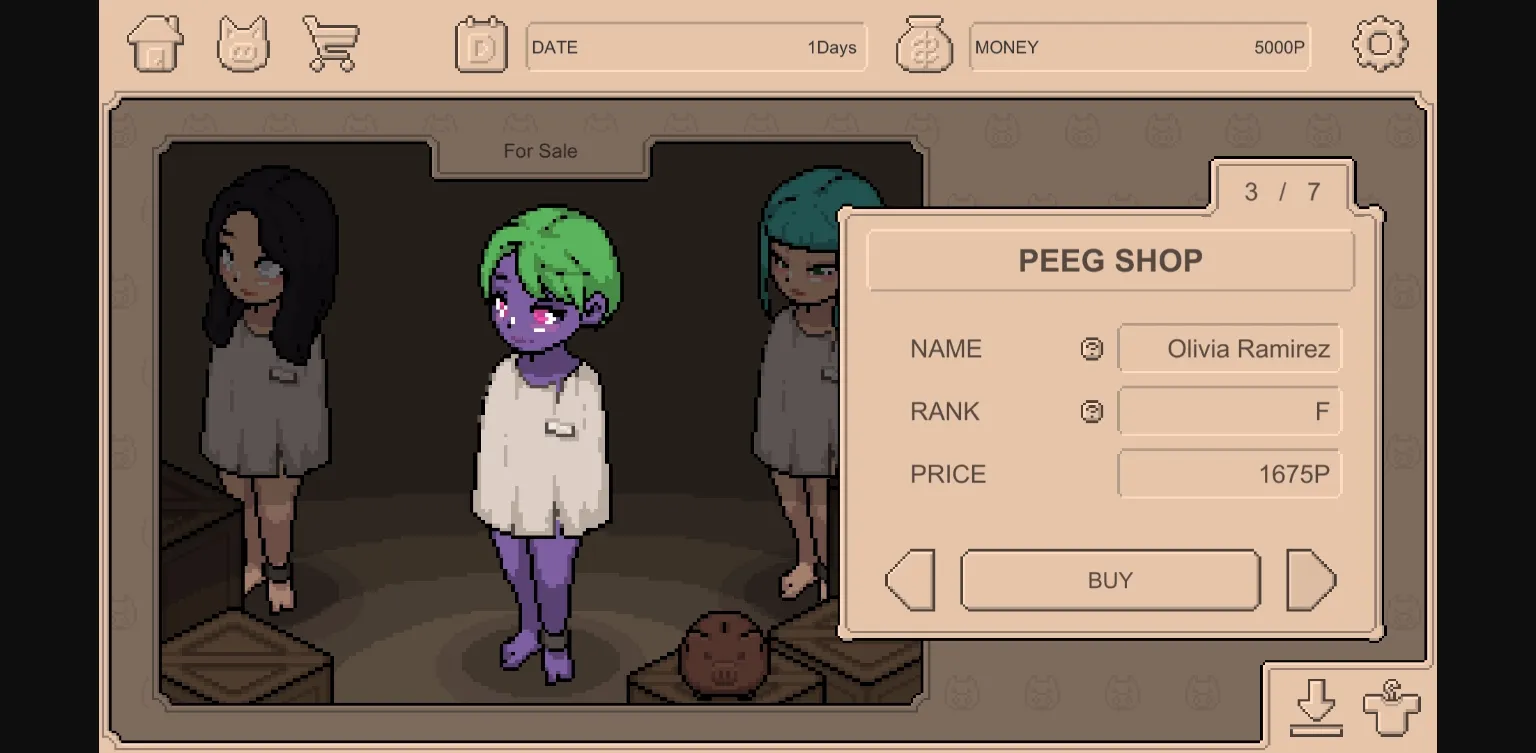The height and width of the screenshot is (753, 1536).
Task: Click the help icon next to NAME
Action: pyautogui.click(x=1091, y=348)
